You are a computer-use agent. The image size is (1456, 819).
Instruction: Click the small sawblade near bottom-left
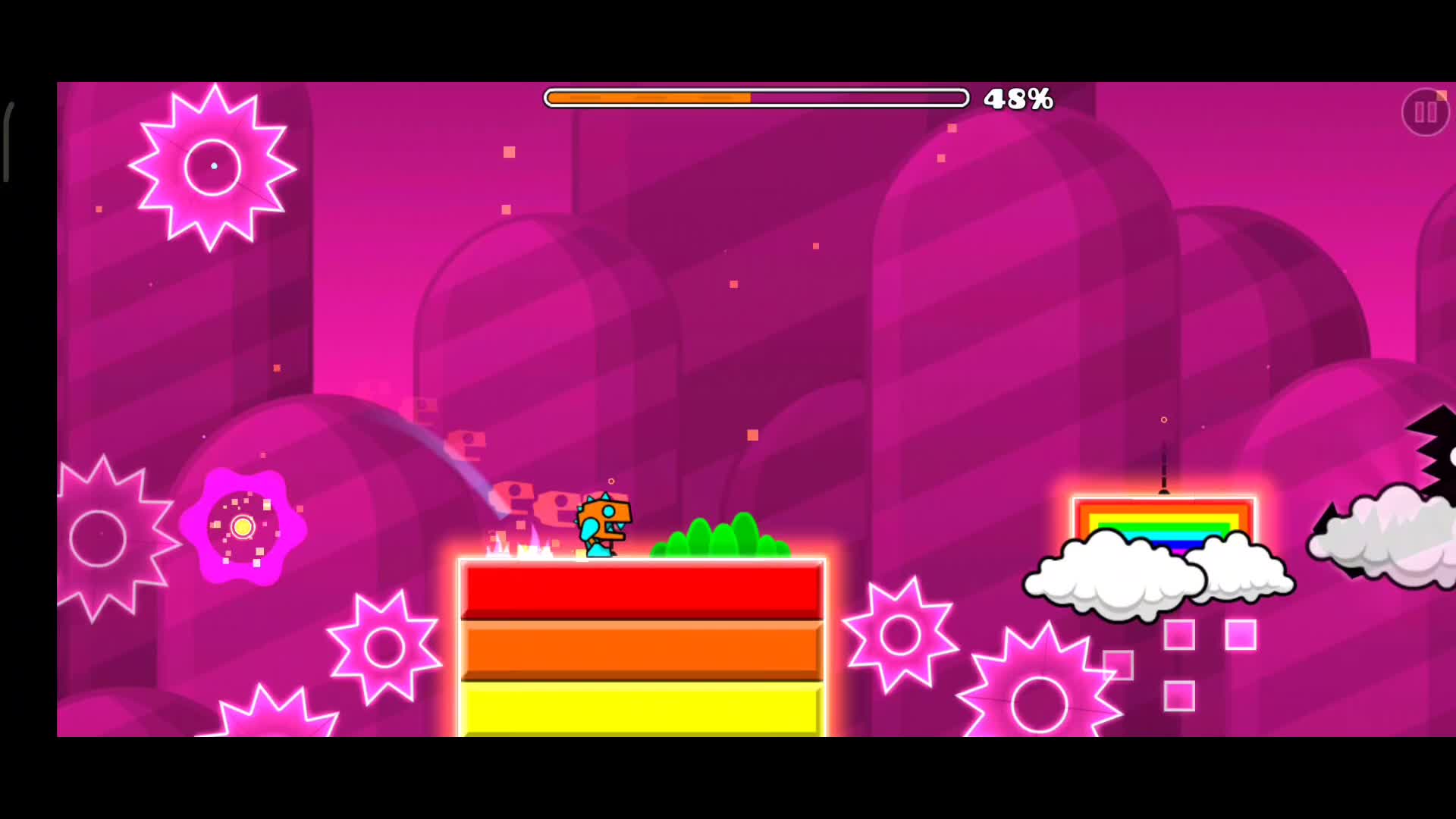pos(273,720)
